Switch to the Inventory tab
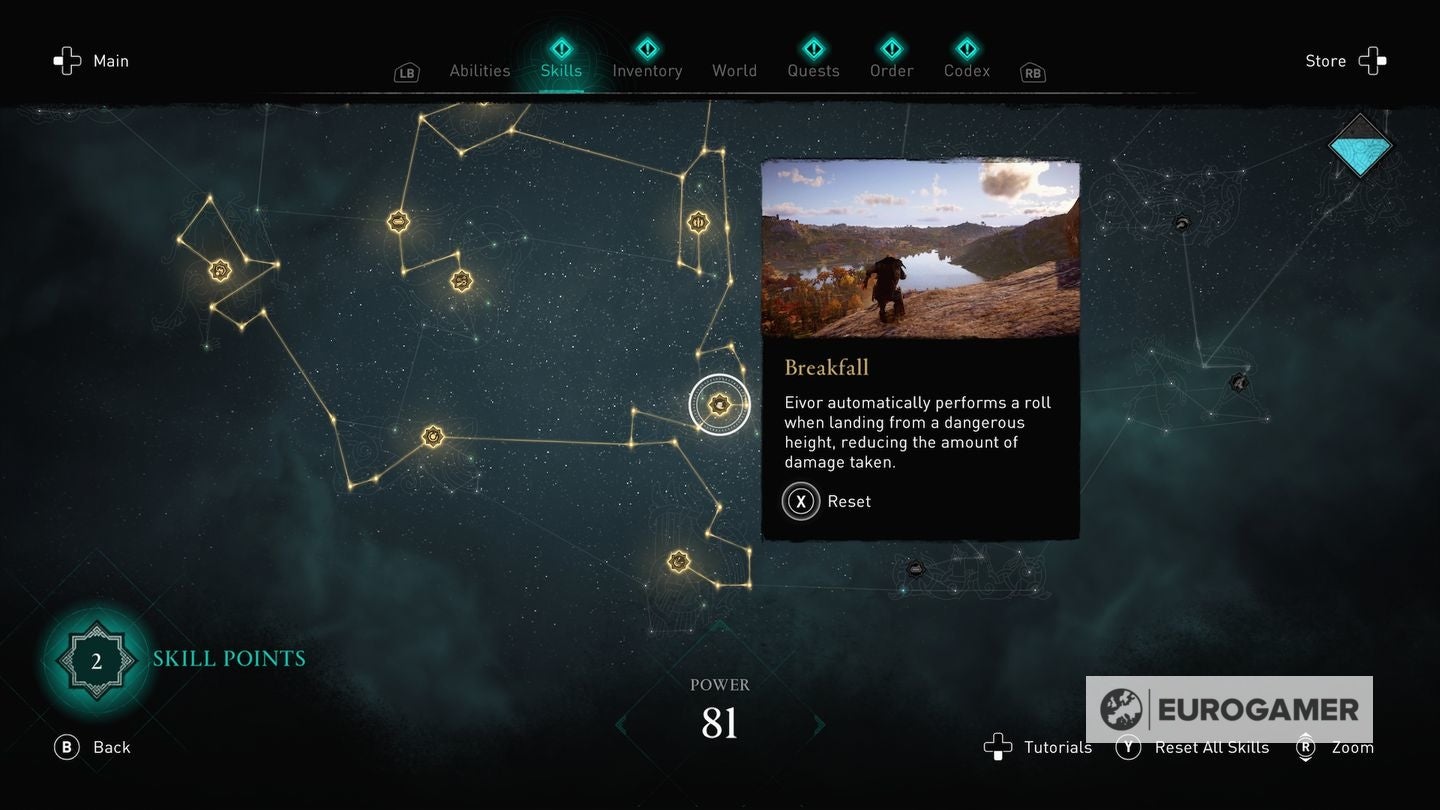The image size is (1440, 810). click(x=647, y=70)
